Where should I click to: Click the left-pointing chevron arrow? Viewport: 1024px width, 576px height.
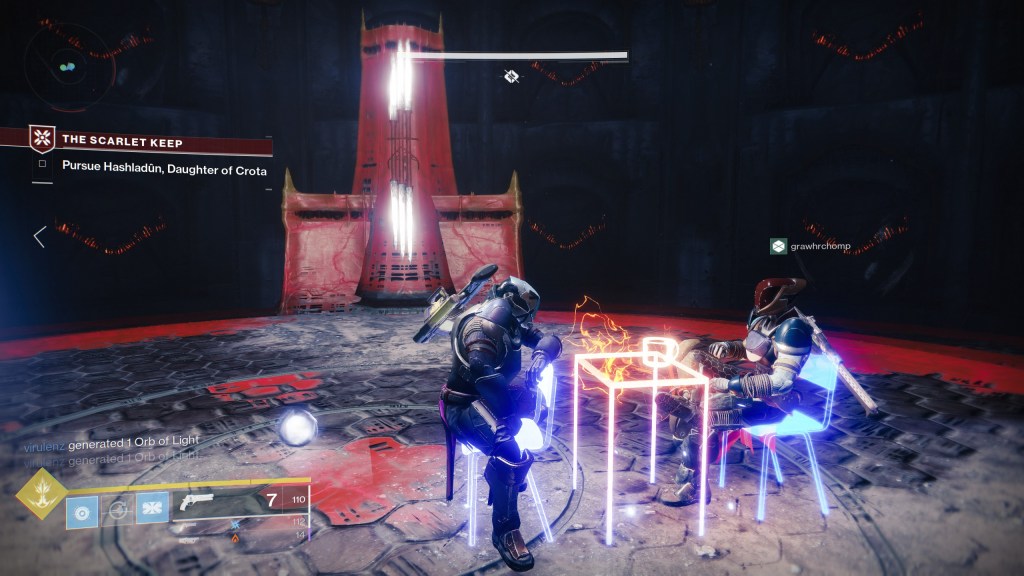[x=39, y=237]
